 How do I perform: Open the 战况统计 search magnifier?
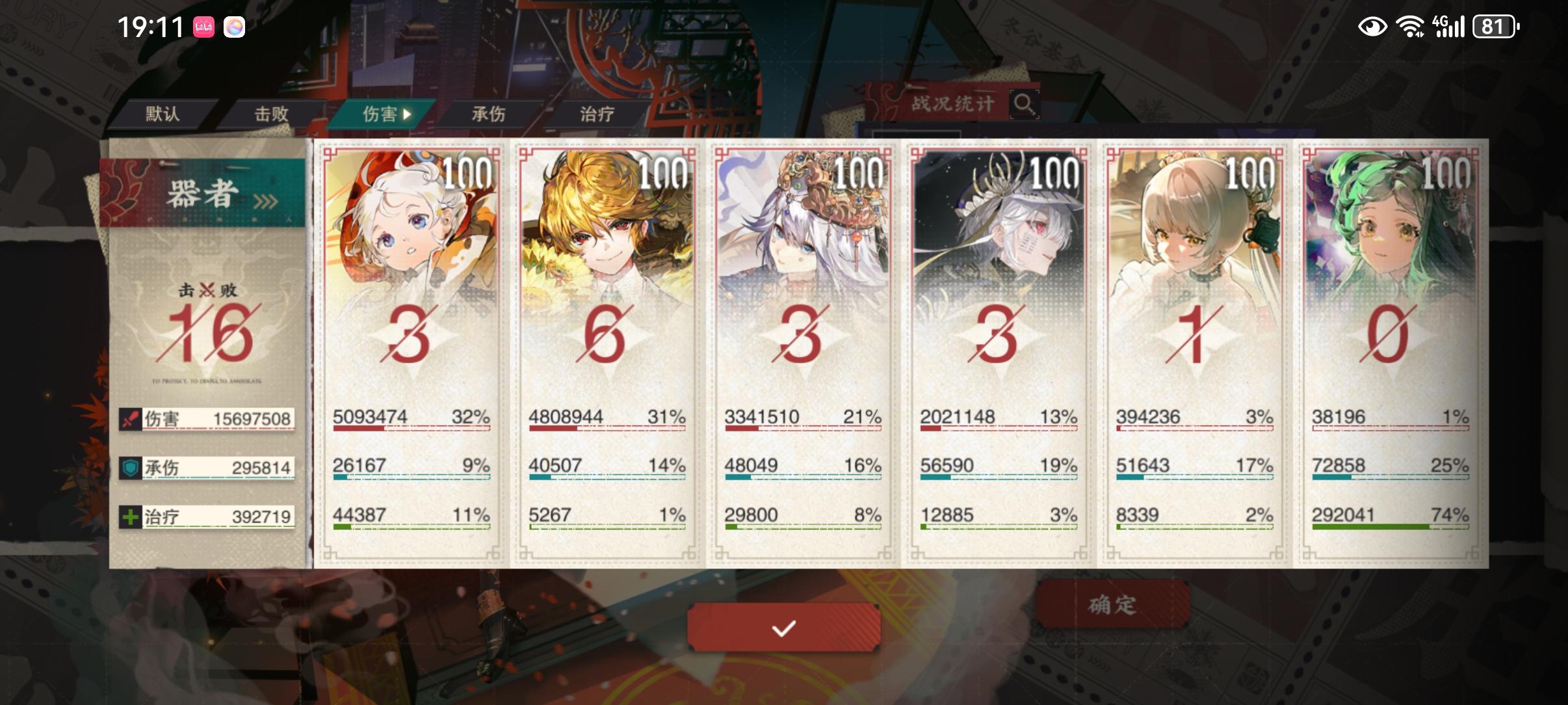point(1025,103)
